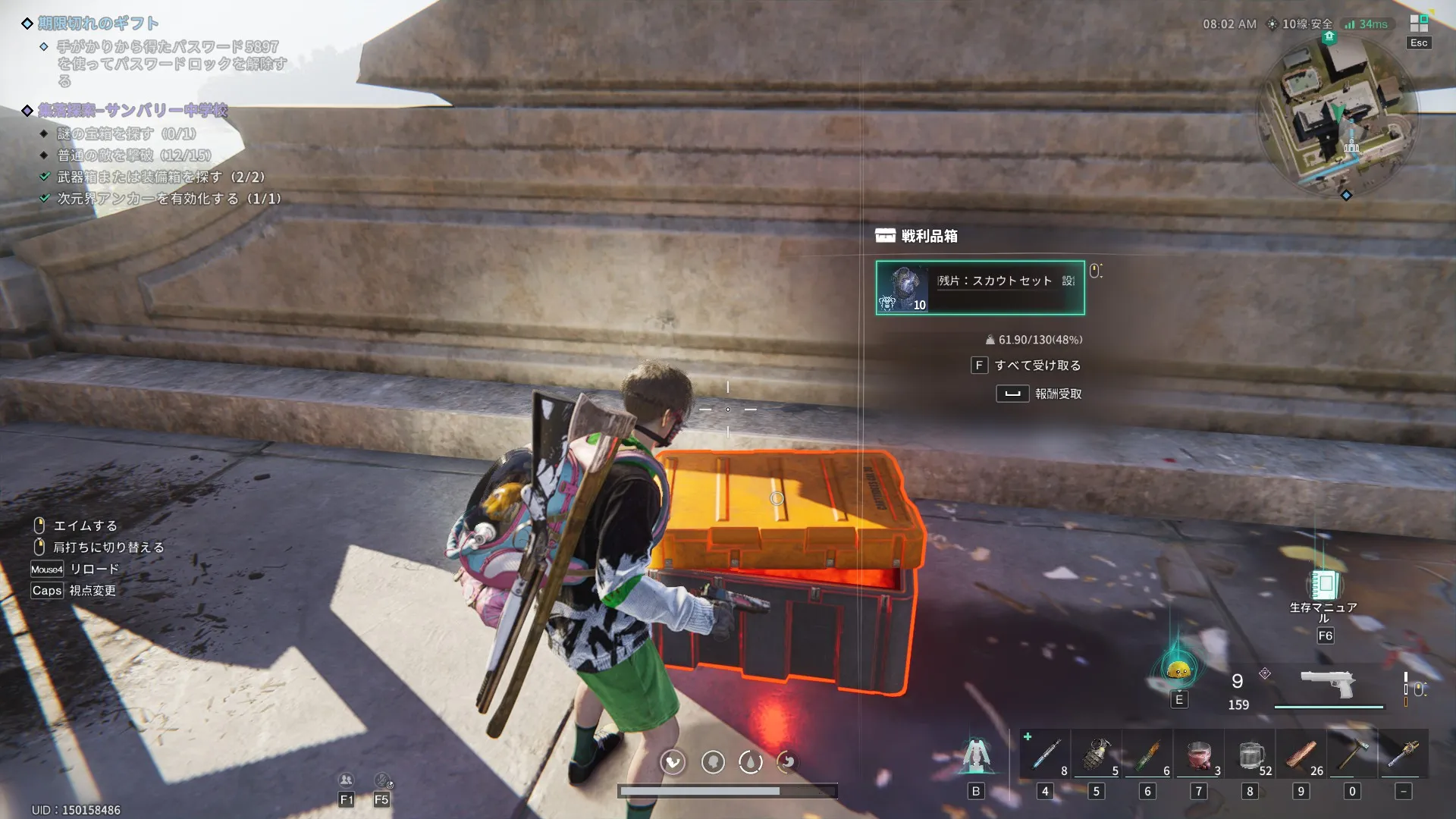Select the syringe hotbar slot

coord(1045,755)
